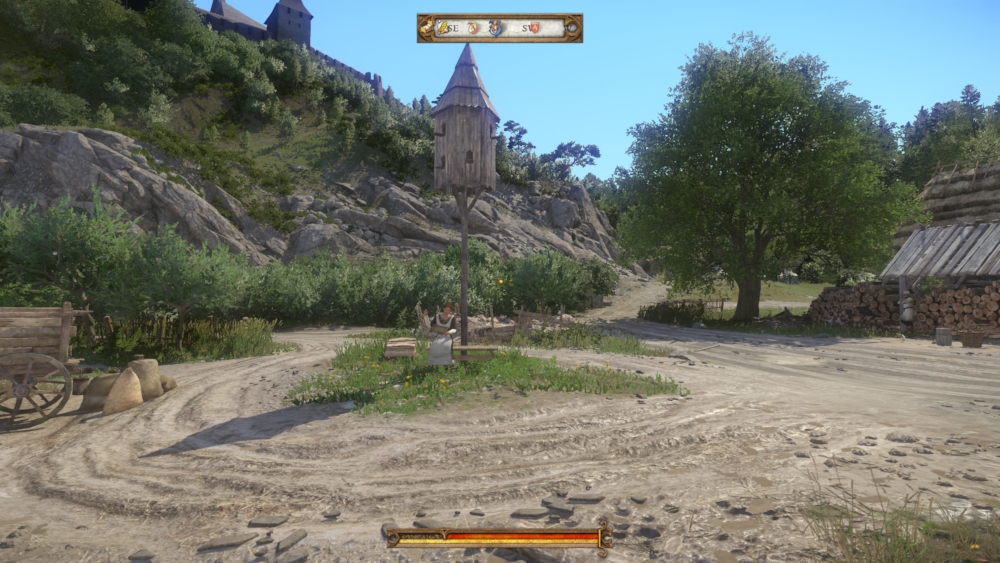Click the yellow wheat marker on the compass

pos(441,28)
